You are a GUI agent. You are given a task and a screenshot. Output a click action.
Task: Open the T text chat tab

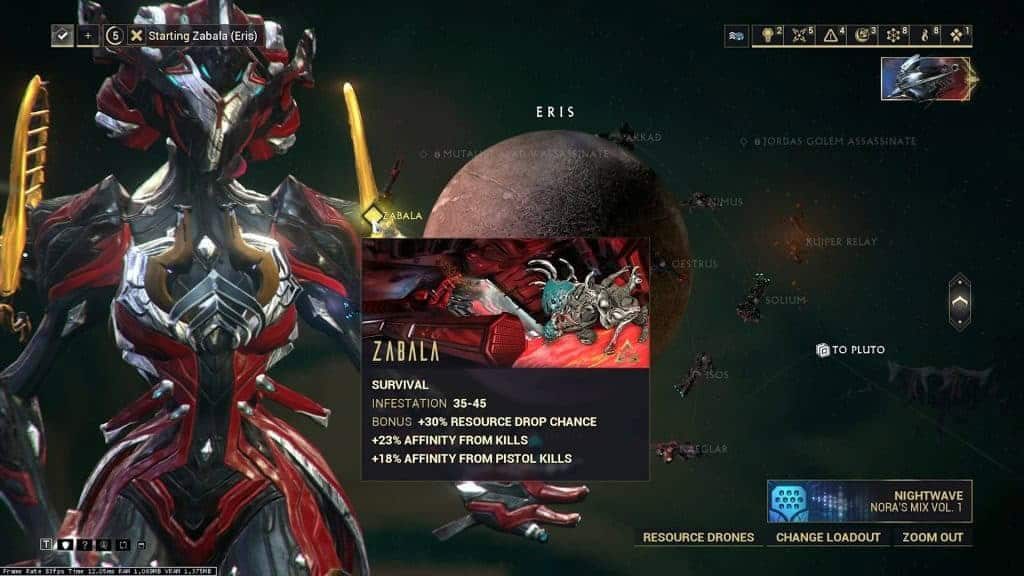click(46, 544)
